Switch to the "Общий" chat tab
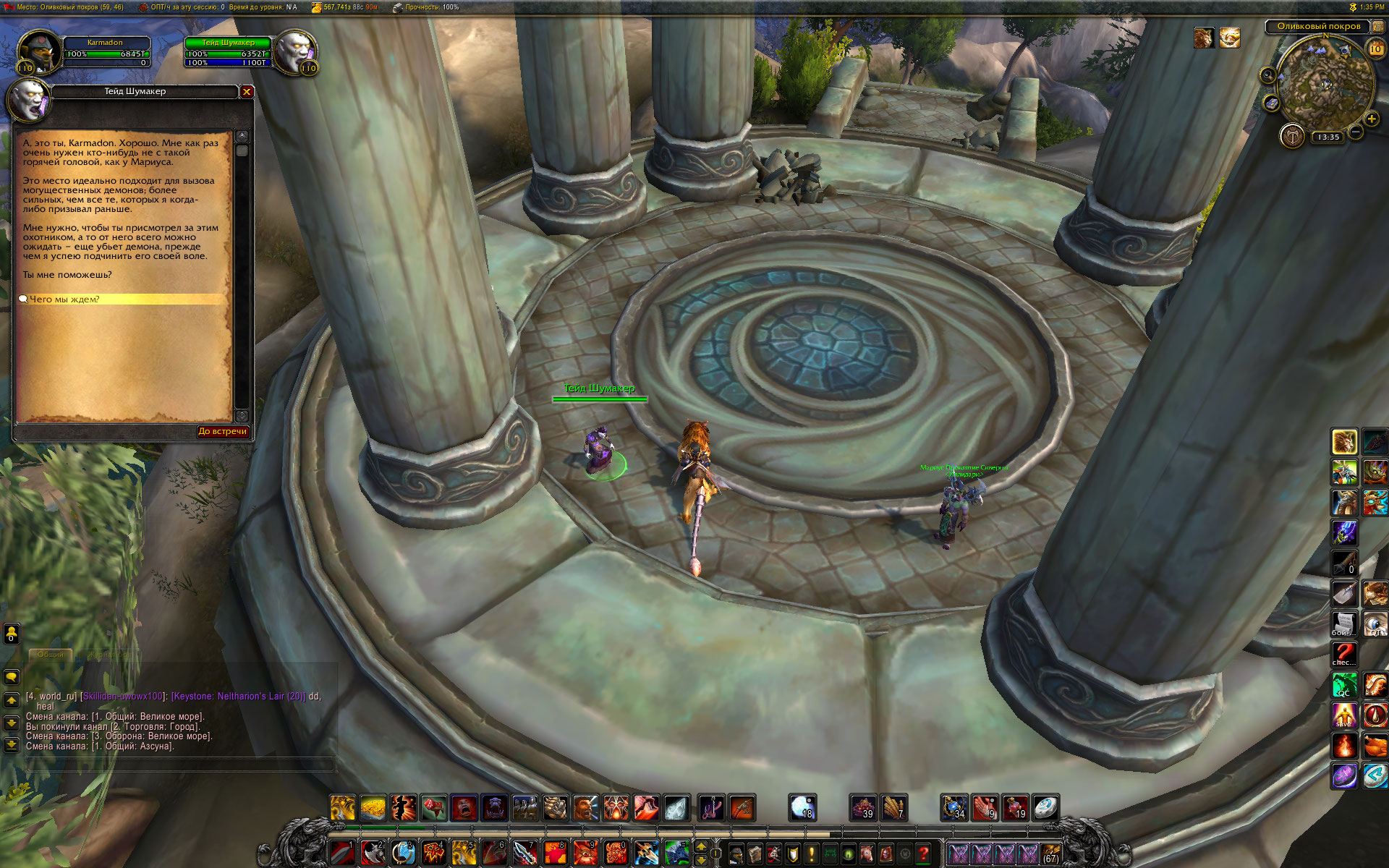 point(51,655)
